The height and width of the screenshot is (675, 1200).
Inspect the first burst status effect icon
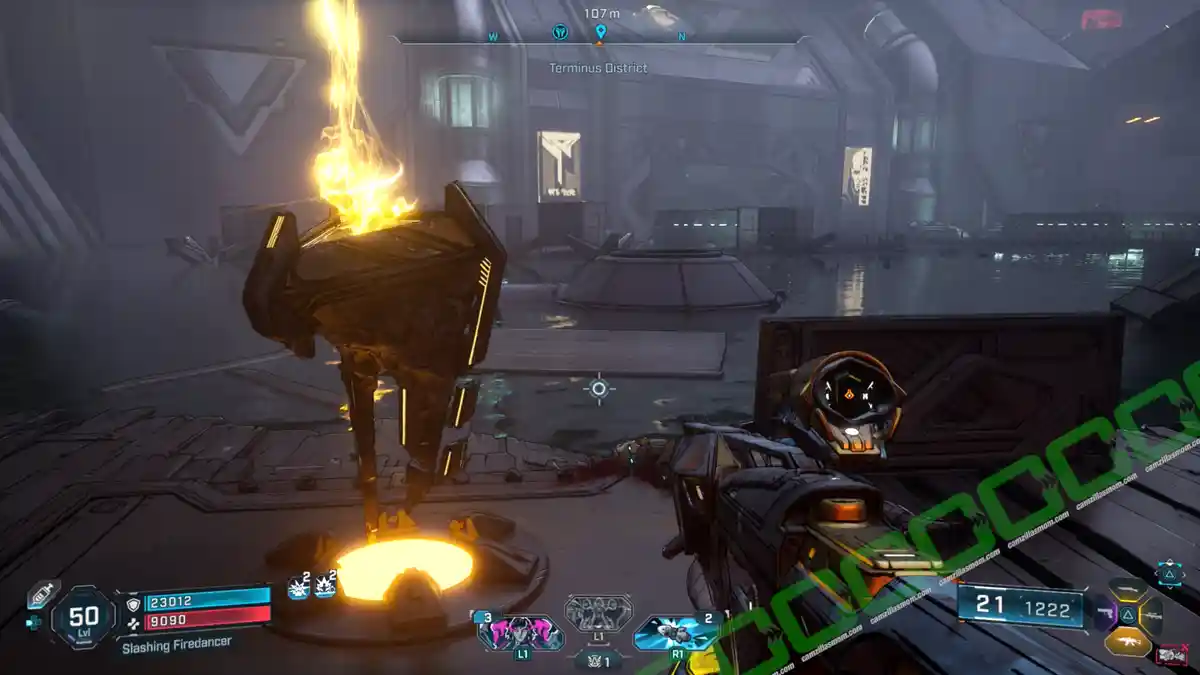point(298,588)
